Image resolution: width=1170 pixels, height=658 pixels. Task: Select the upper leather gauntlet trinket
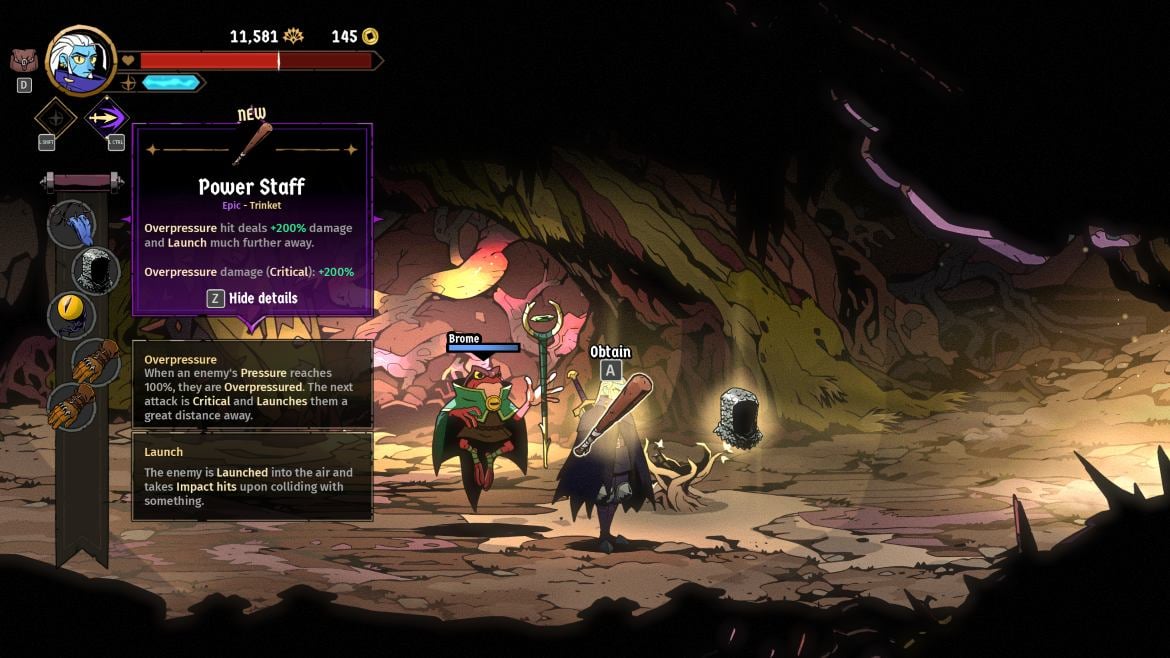[x=96, y=360]
